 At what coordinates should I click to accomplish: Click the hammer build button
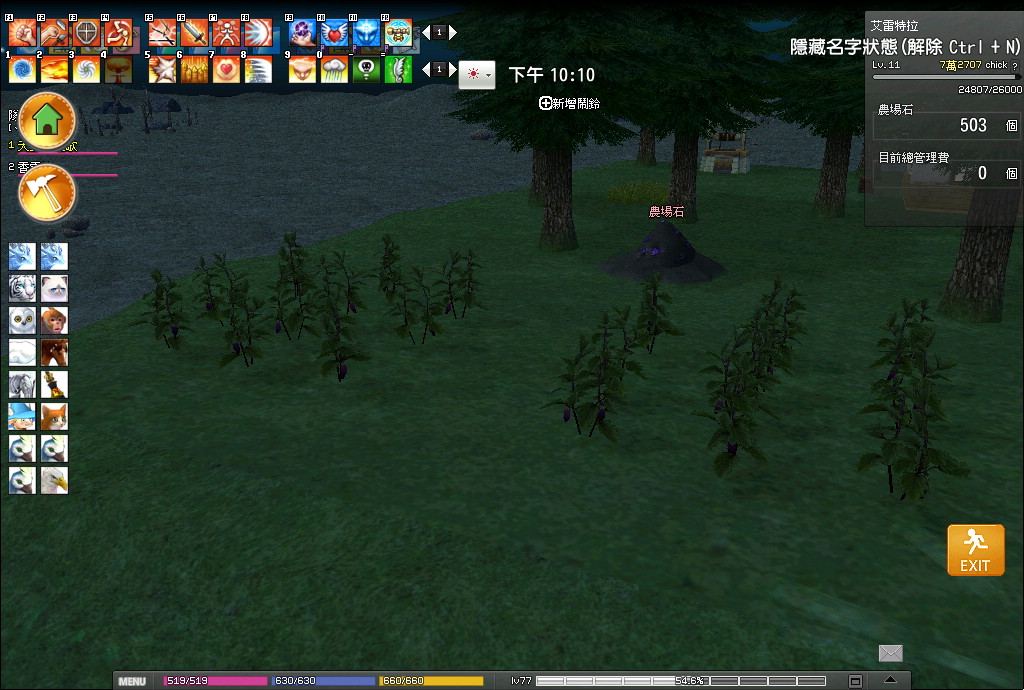(47, 190)
